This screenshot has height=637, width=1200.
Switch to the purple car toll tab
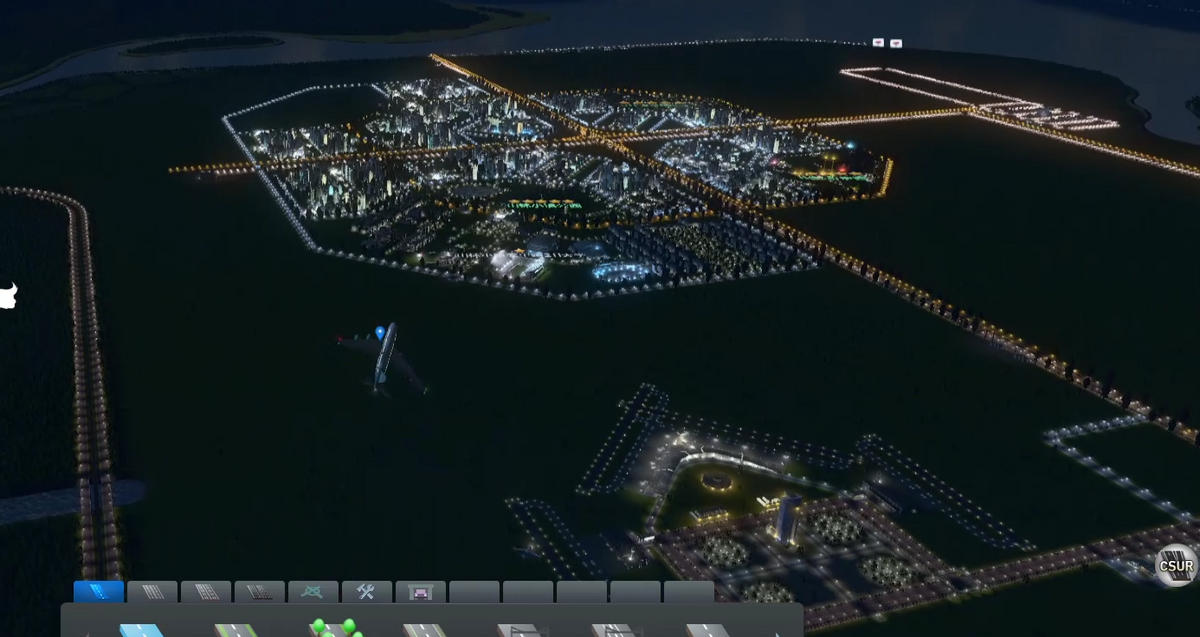point(420,591)
